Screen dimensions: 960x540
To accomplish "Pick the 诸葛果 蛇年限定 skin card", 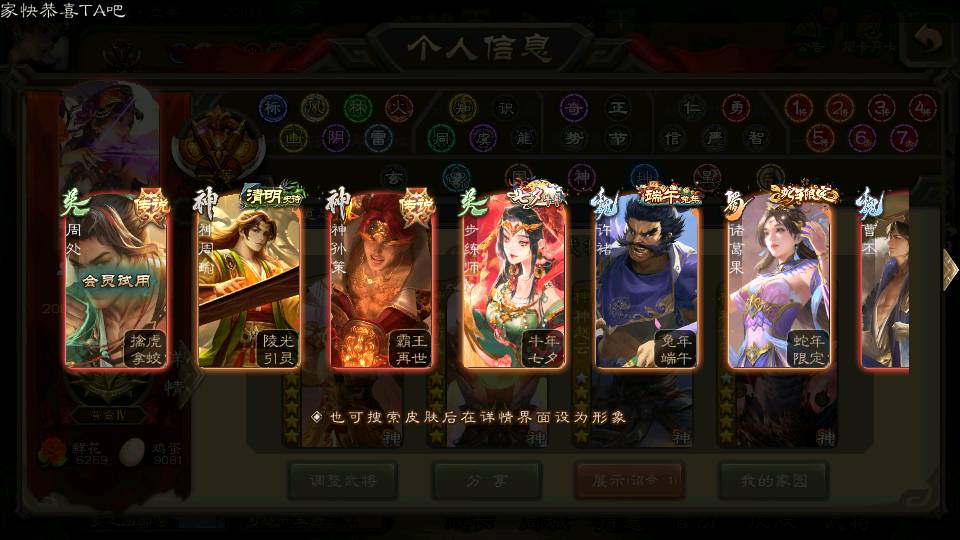I will (780, 282).
